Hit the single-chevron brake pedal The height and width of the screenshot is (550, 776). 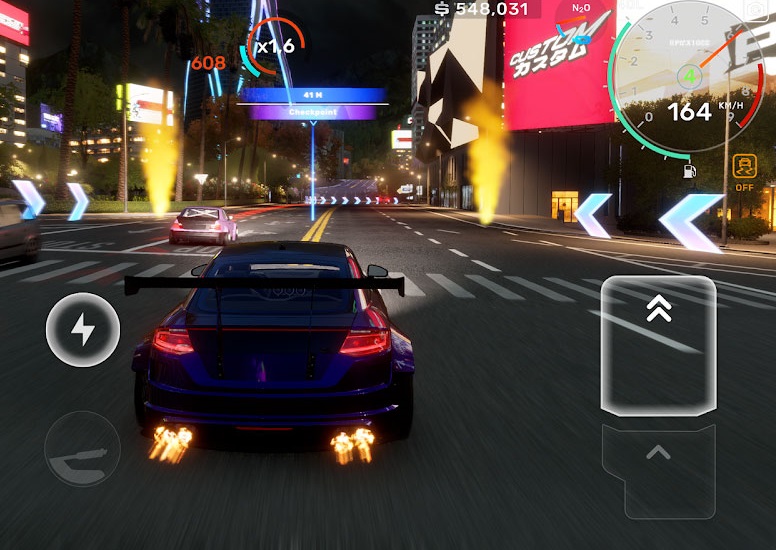[658, 470]
